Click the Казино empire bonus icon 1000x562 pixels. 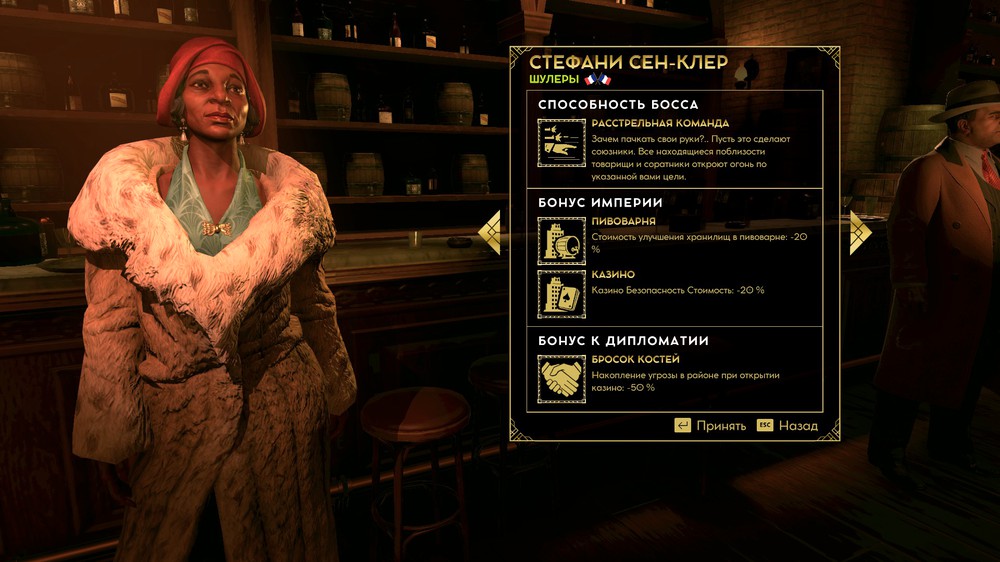coord(561,294)
